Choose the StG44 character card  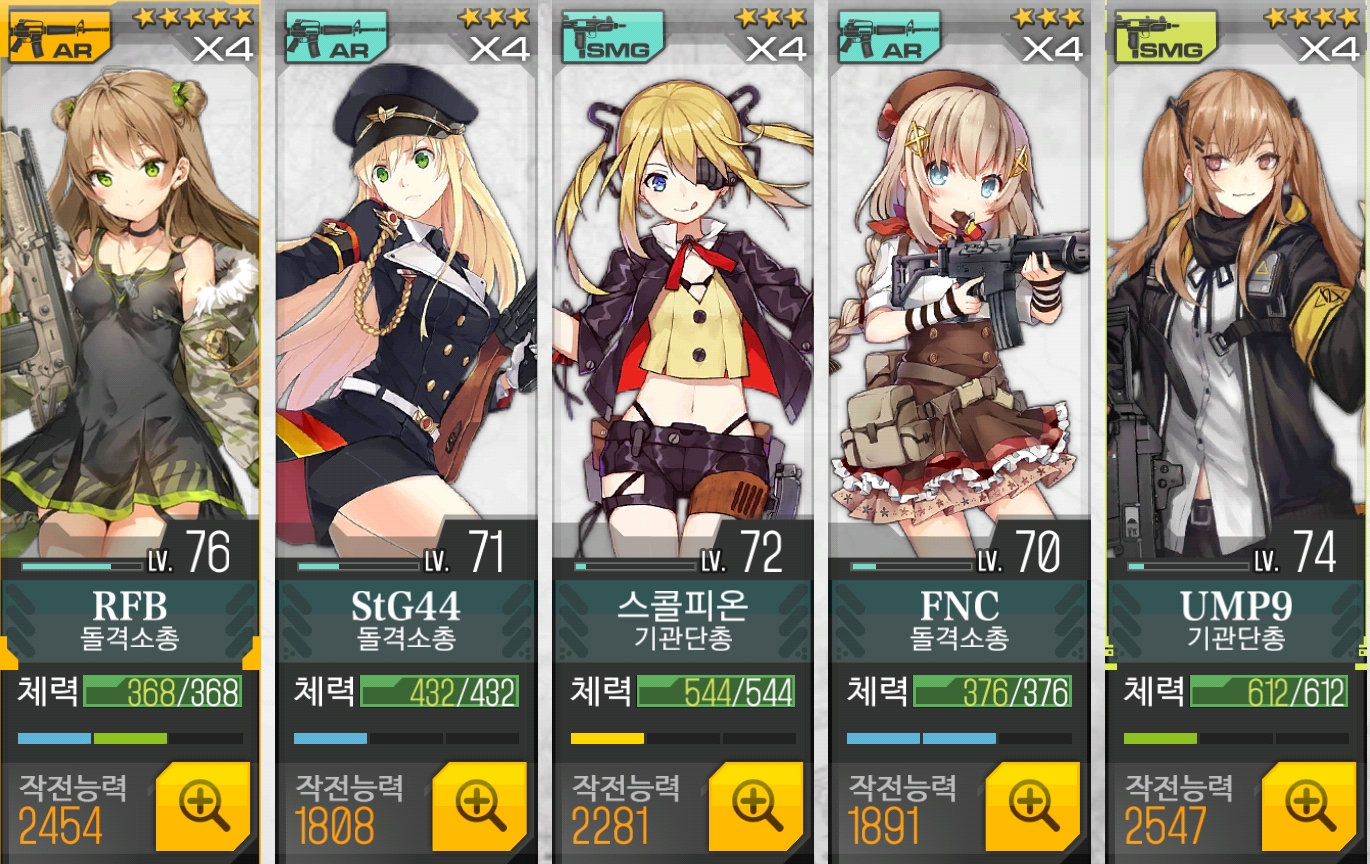click(x=406, y=300)
